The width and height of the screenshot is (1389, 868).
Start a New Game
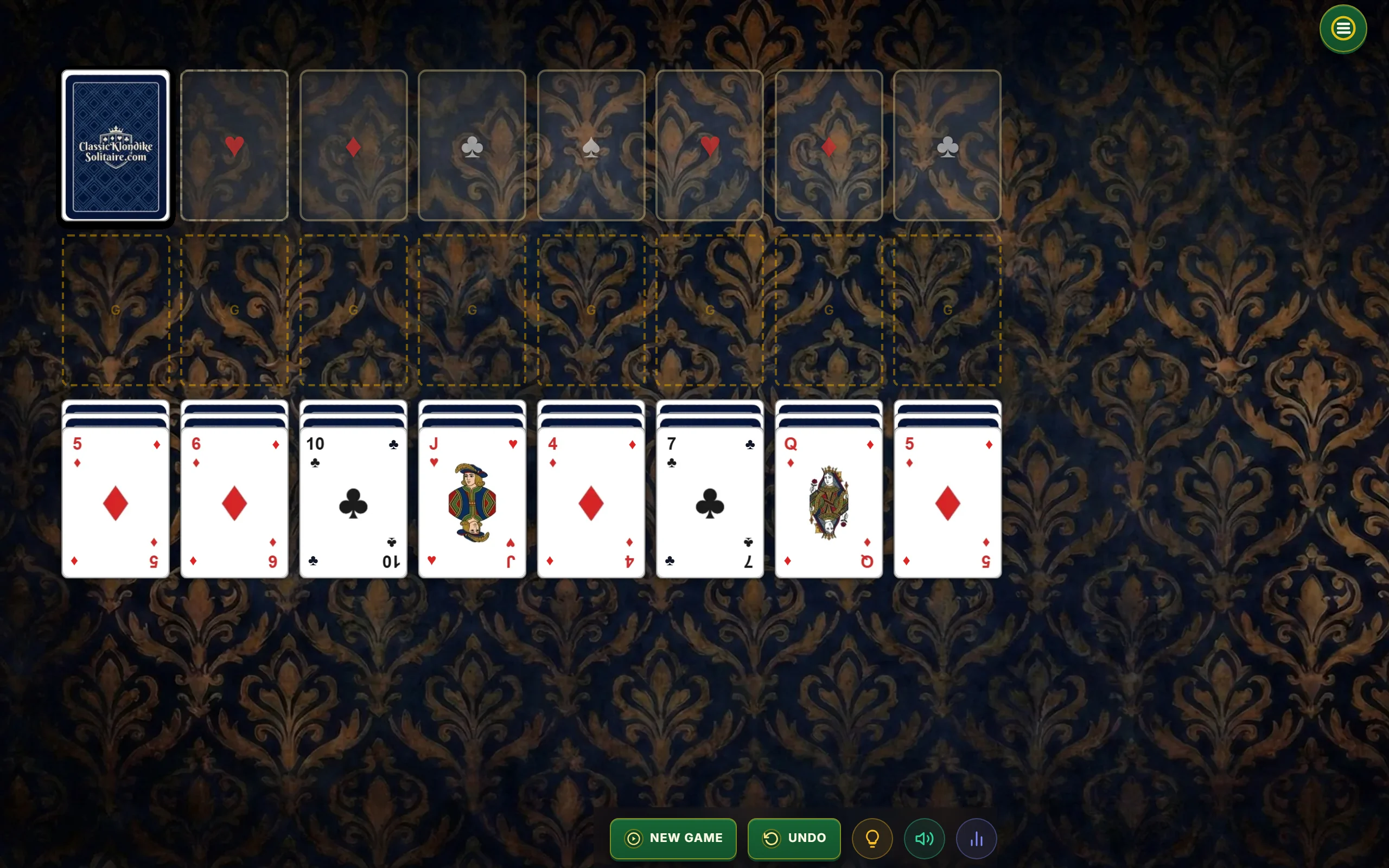tap(673, 838)
